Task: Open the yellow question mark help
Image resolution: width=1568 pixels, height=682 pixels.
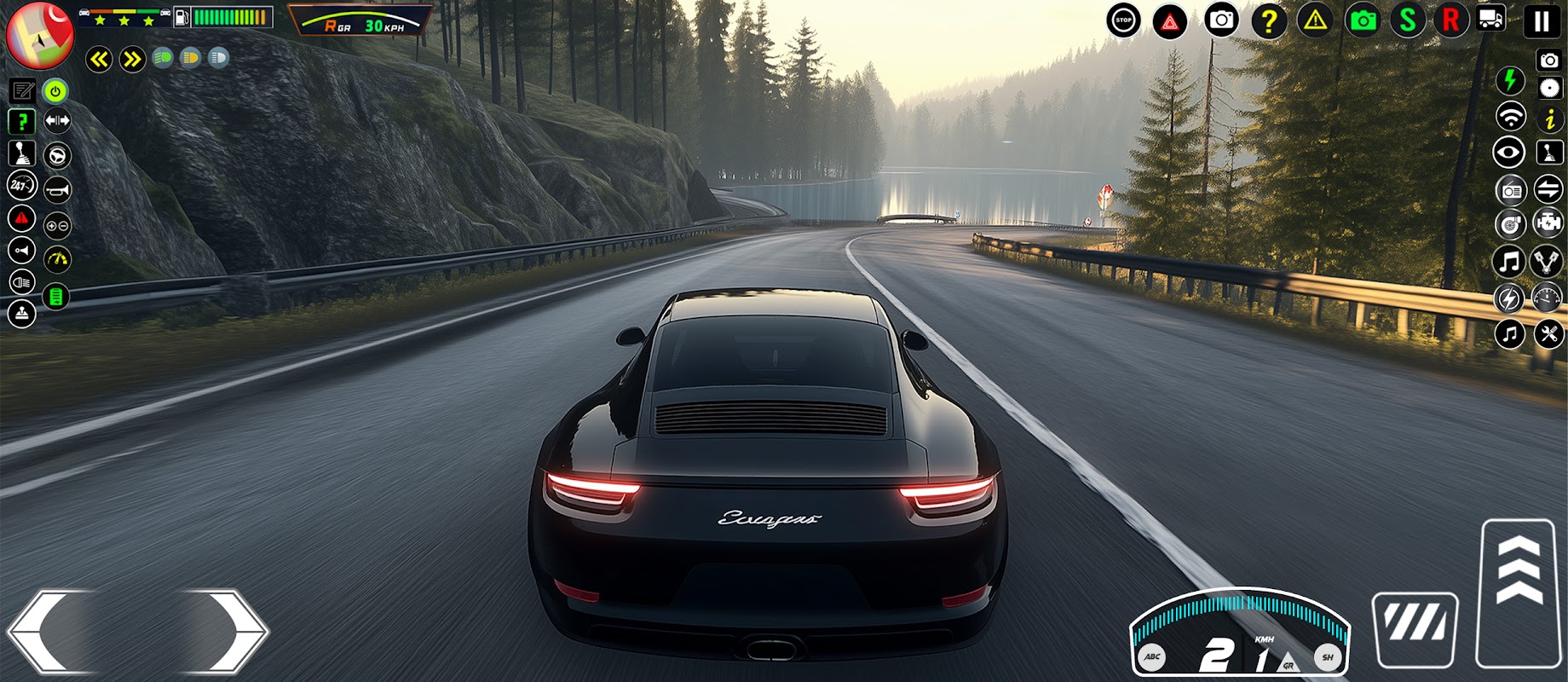Action: (x=1269, y=21)
